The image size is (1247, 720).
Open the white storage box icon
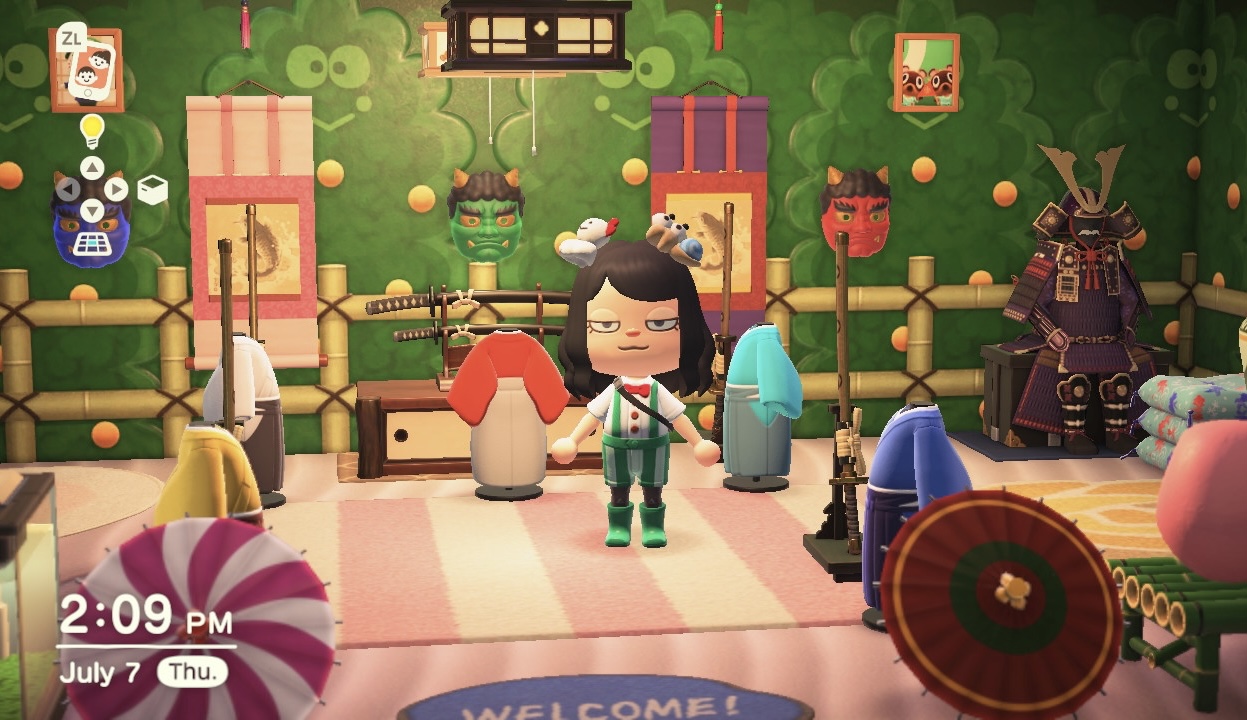152,190
